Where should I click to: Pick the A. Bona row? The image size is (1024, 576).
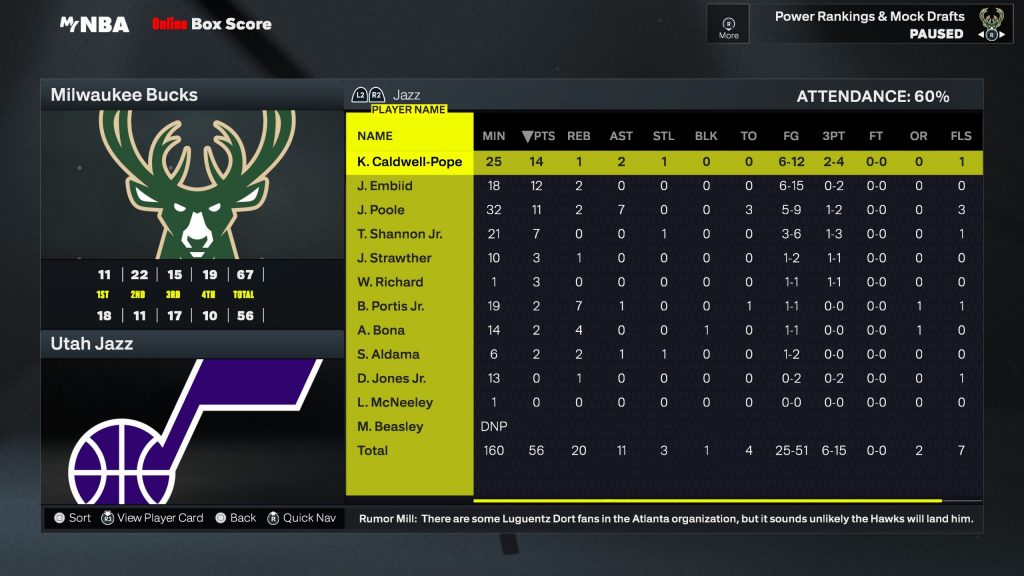[381, 330]
